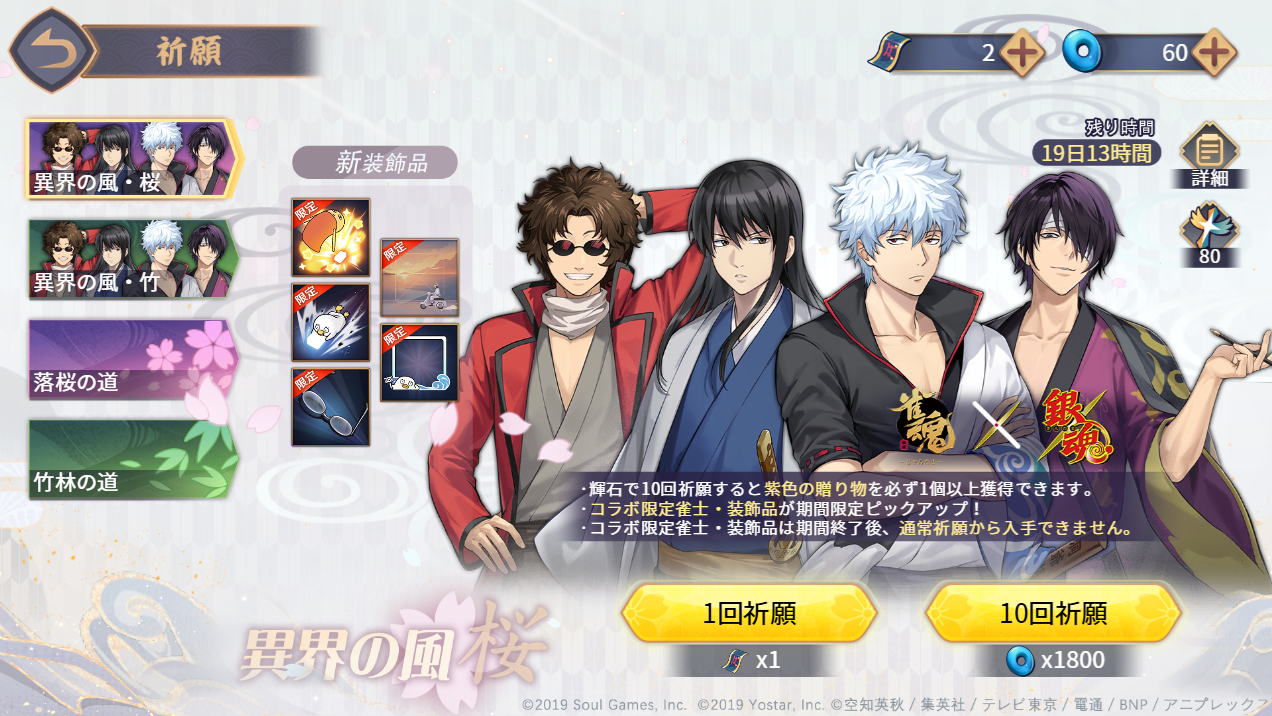Select the 異界の風・桜 banner tab
1272x716 pixels.
coord(132,158)
